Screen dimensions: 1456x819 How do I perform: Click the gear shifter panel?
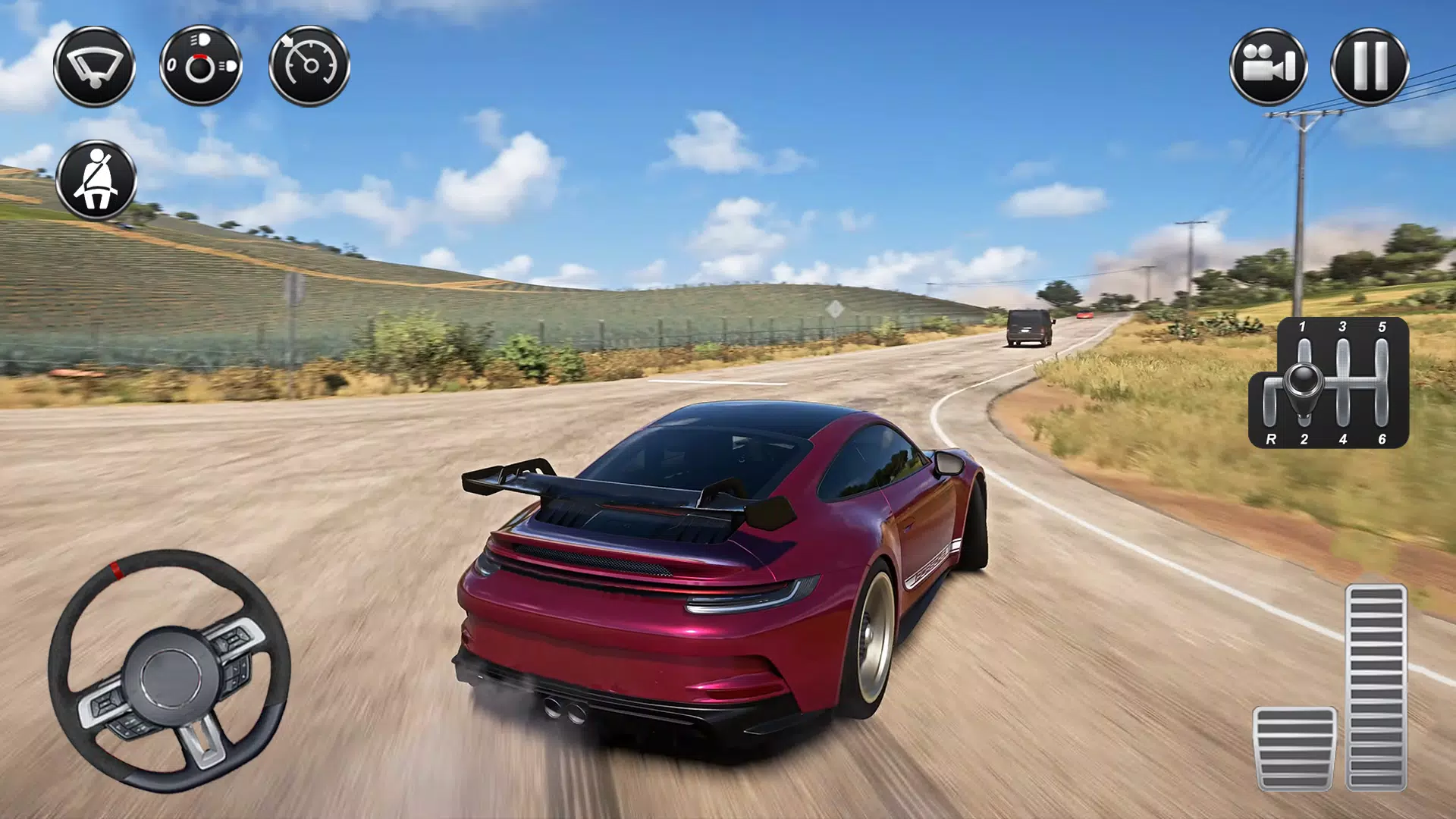click(x=1329, y=383)
